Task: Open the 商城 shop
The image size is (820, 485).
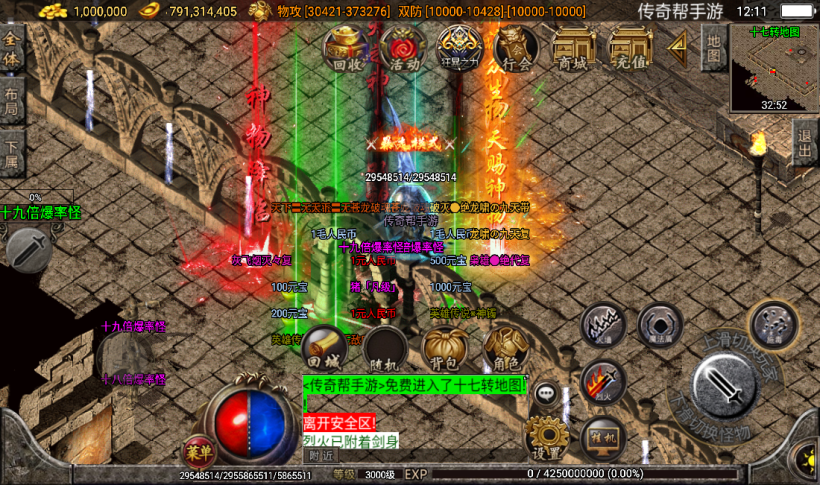Action: [573, 47]
